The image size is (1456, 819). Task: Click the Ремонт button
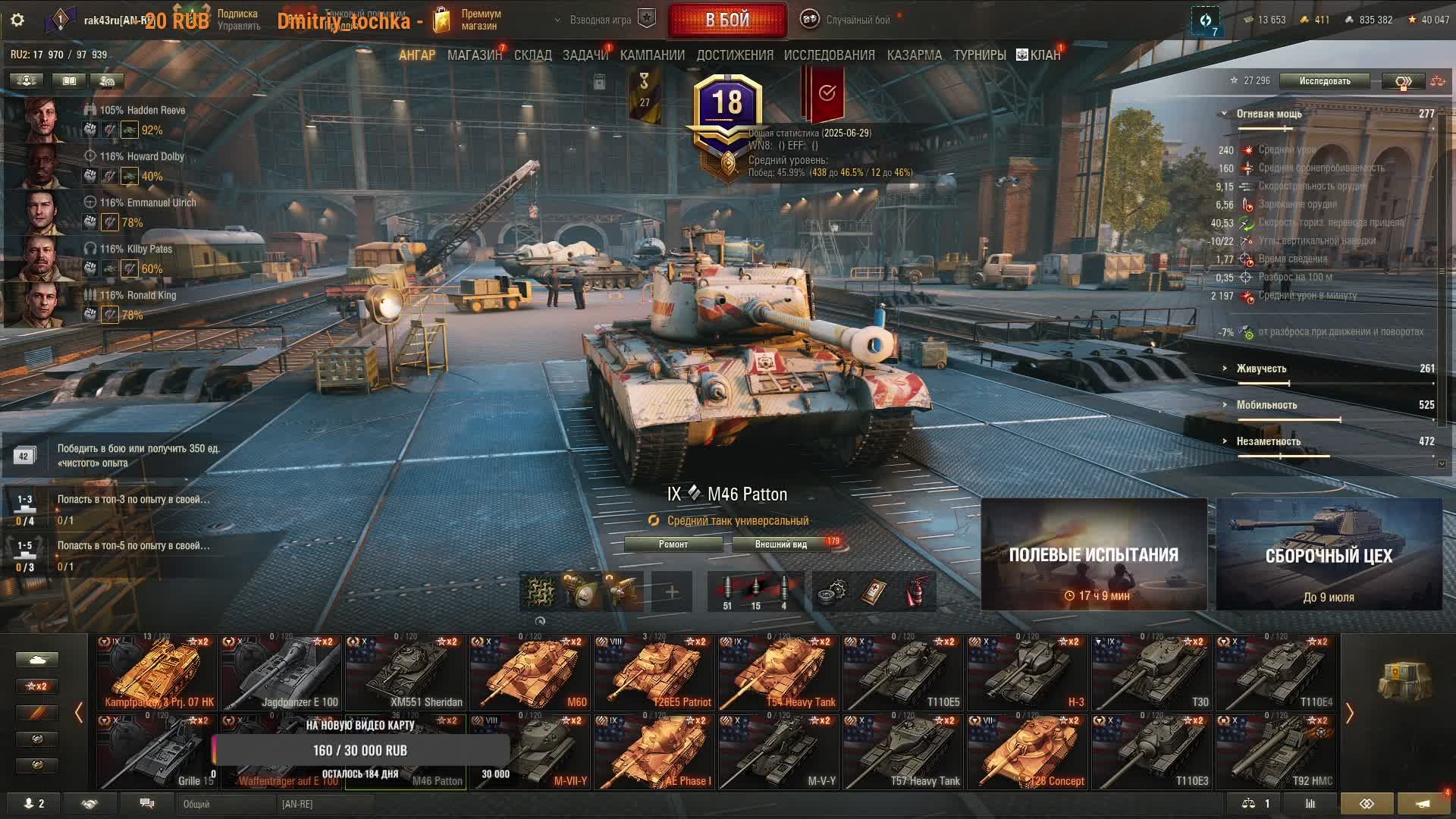point(673,544)
